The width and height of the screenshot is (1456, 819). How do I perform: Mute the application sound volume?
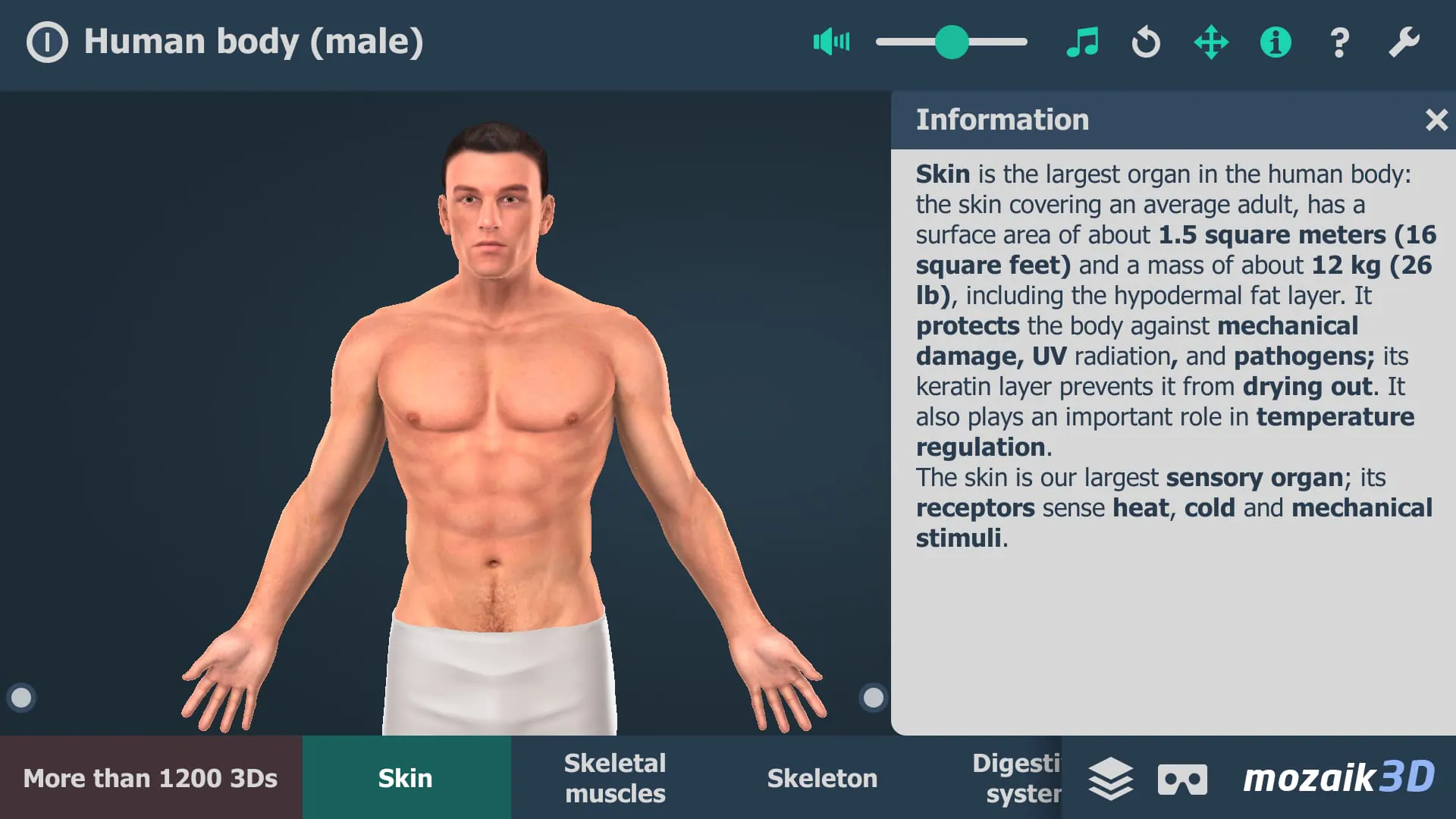(831, 42)
